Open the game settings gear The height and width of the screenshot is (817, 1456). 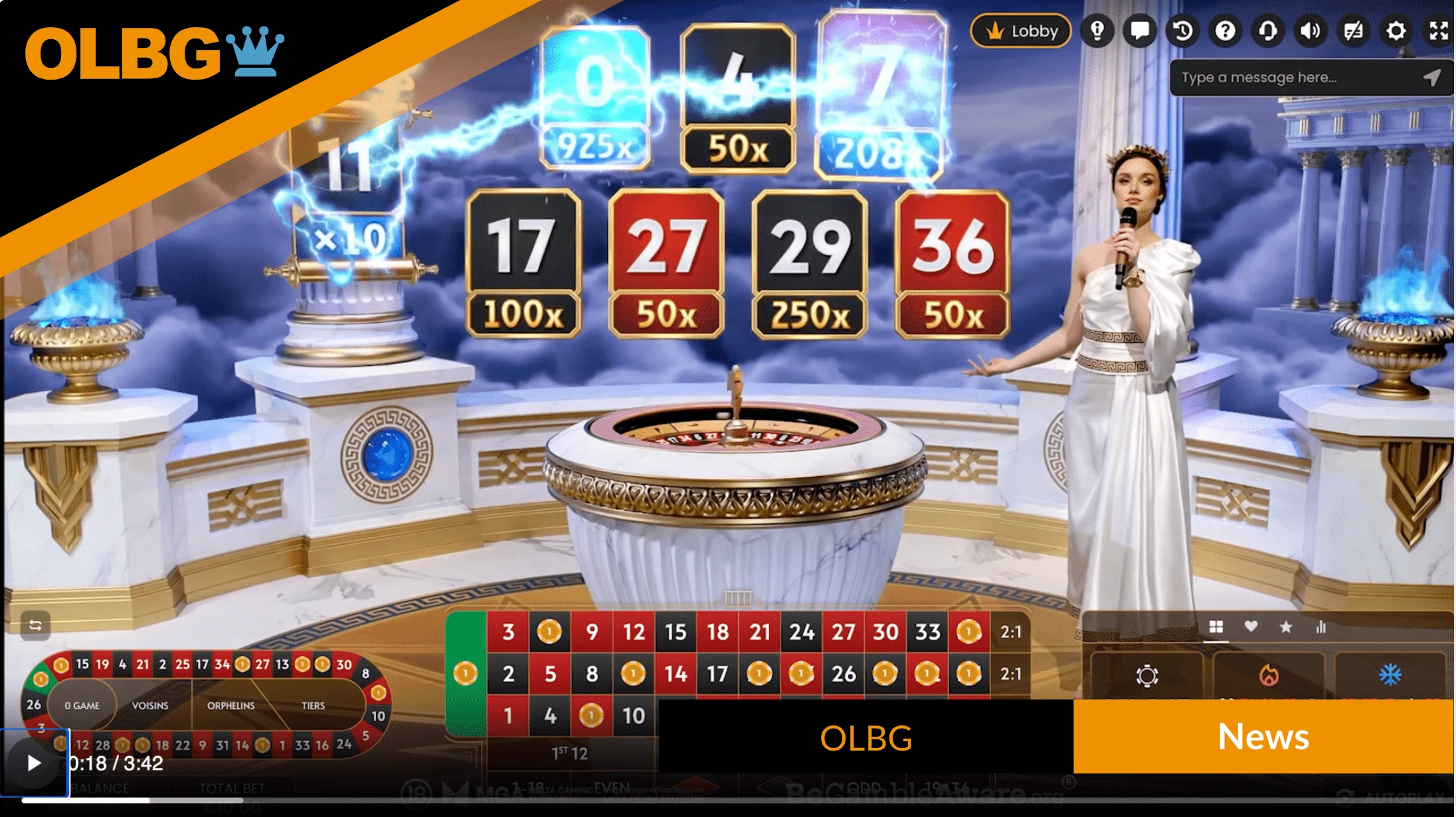pyautogui.click(x=1396, y=31)
